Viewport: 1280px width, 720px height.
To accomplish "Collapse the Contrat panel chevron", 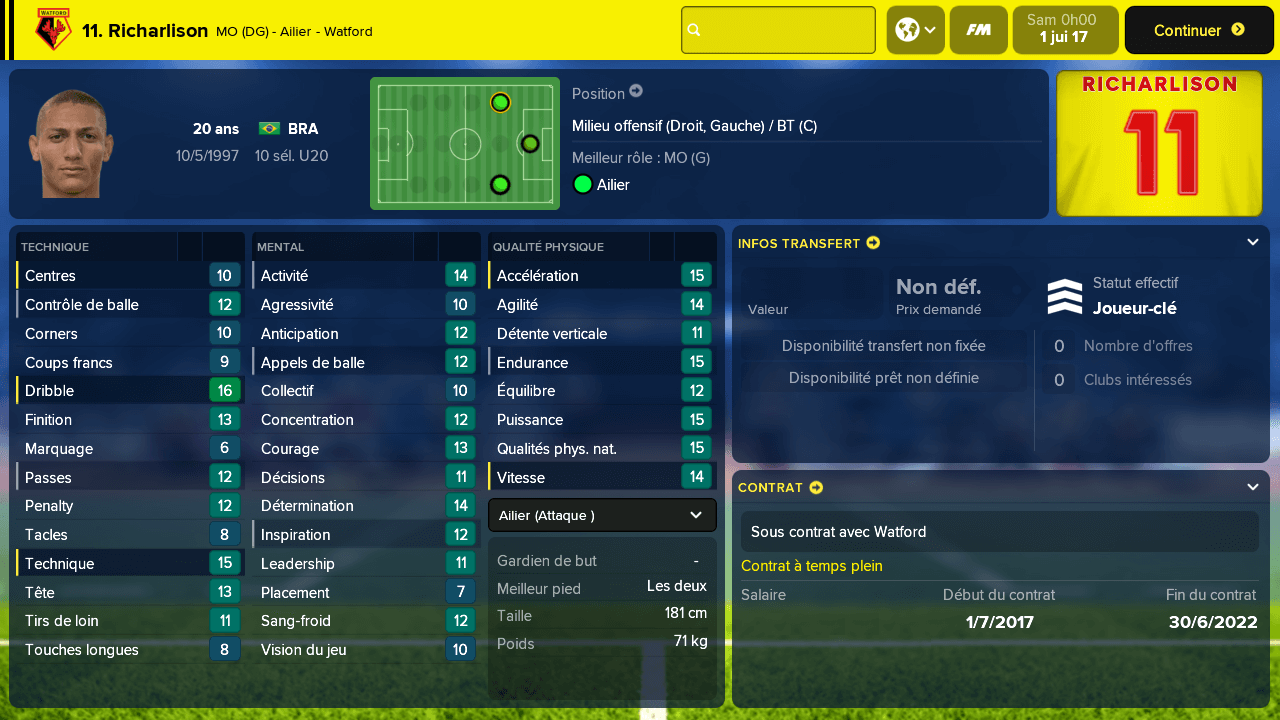I will coord(1253,486).
